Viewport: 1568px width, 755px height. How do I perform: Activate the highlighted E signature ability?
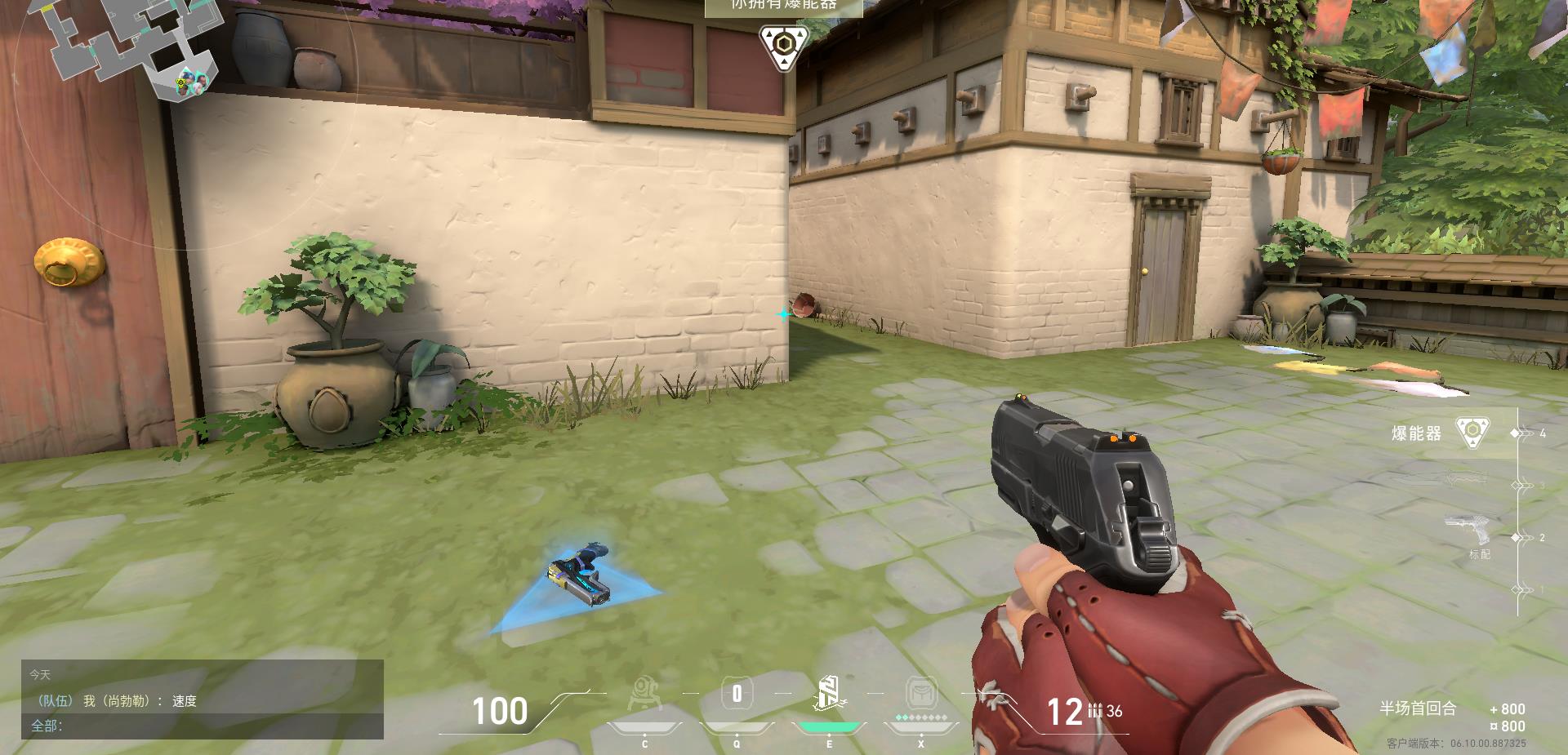[x=829, y=695]
